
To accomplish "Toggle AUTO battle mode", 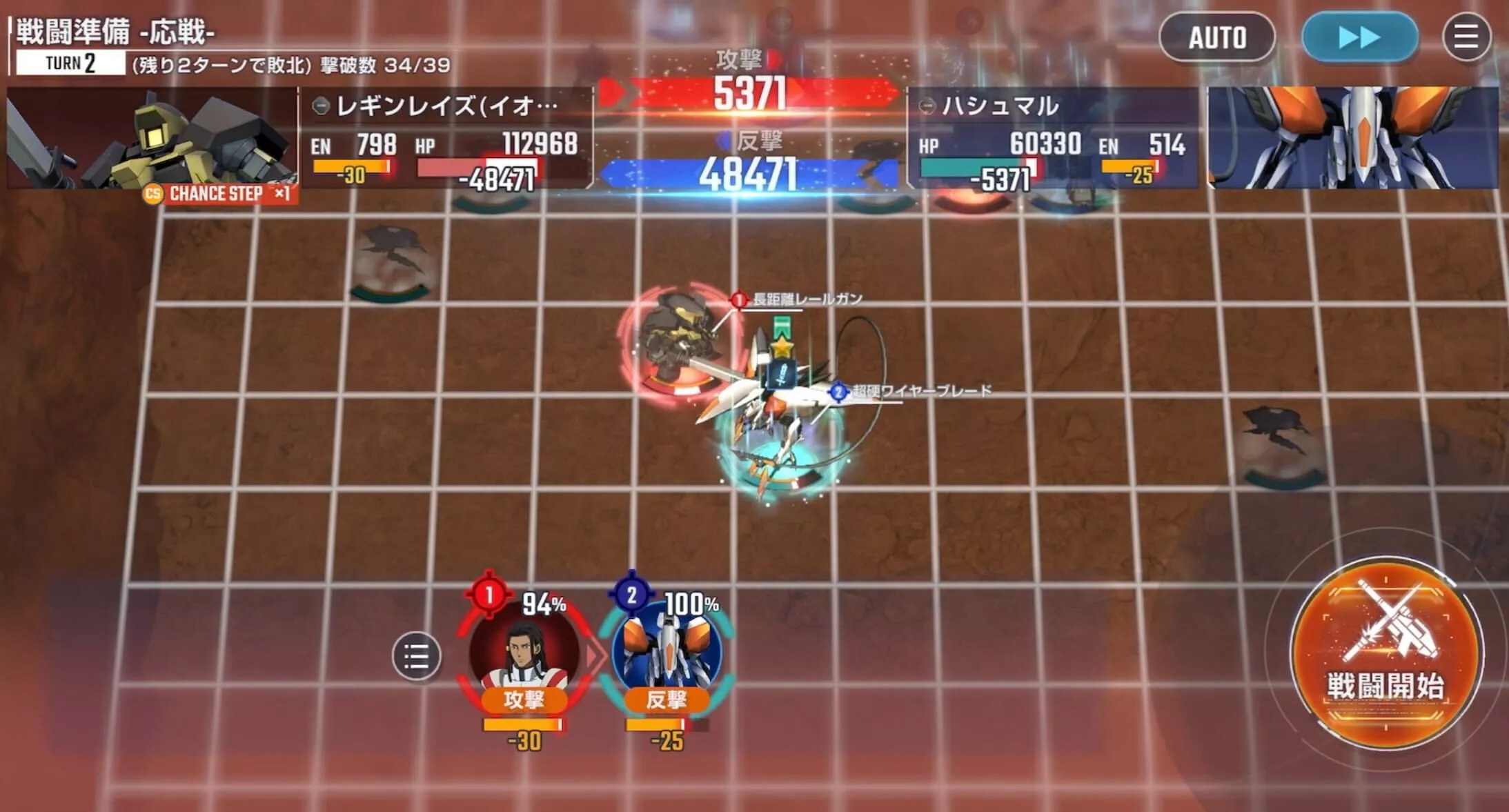I will pos(1216,38).
